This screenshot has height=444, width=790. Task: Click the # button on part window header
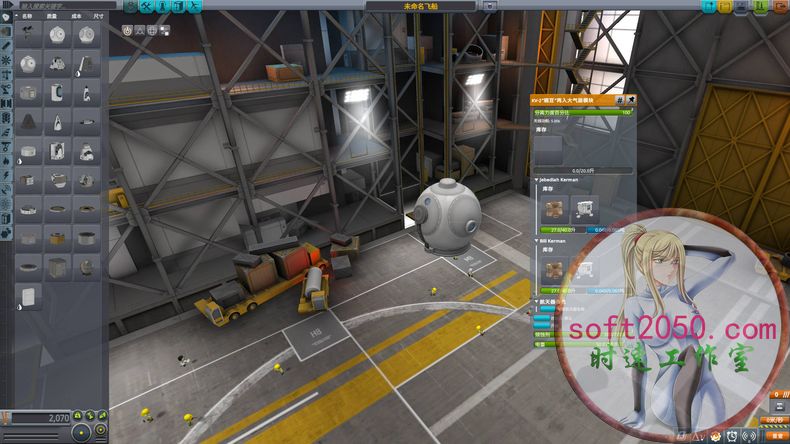(x=619, y=101)
